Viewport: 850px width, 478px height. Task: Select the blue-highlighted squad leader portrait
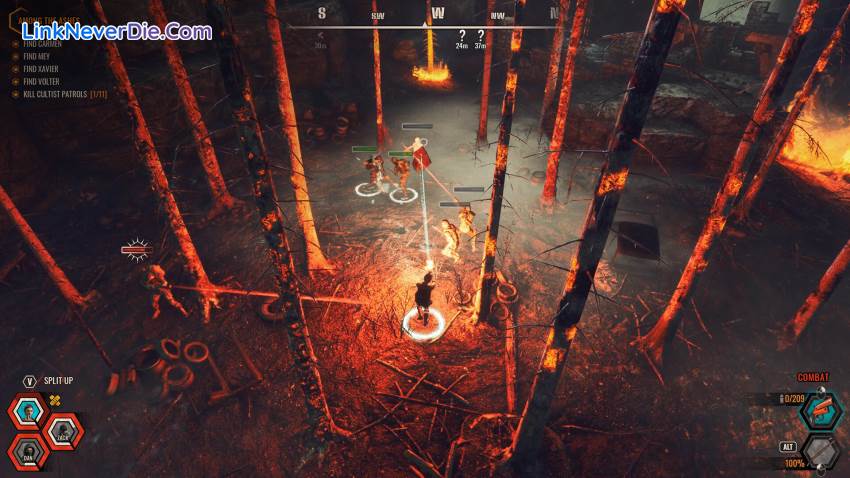coord(27,412)
